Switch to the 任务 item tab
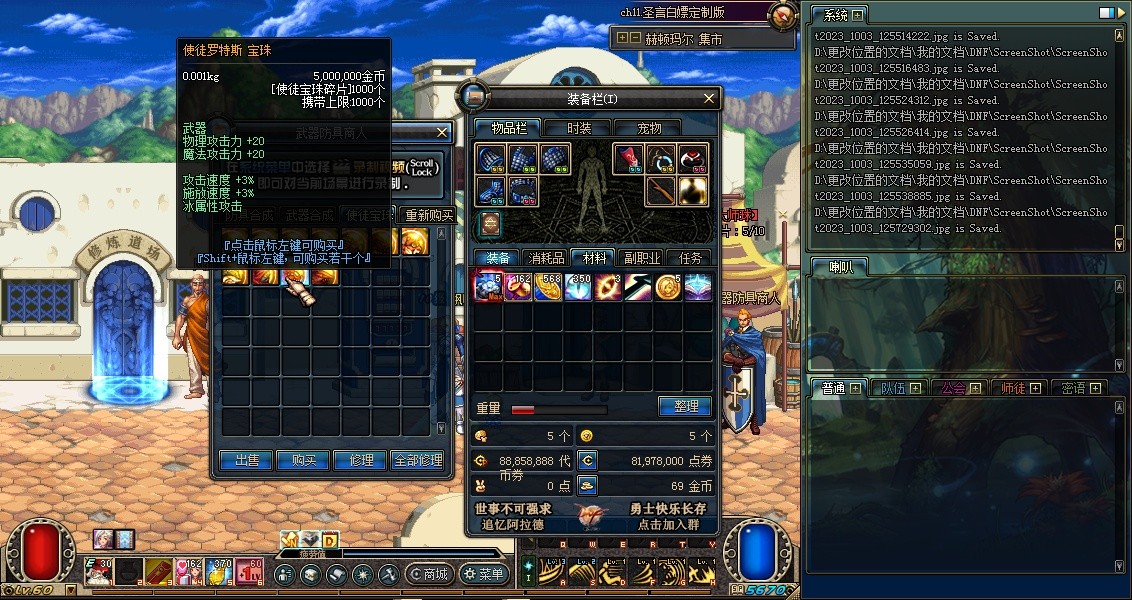This screenshot has width=1132, height=600. coord(690,258)
